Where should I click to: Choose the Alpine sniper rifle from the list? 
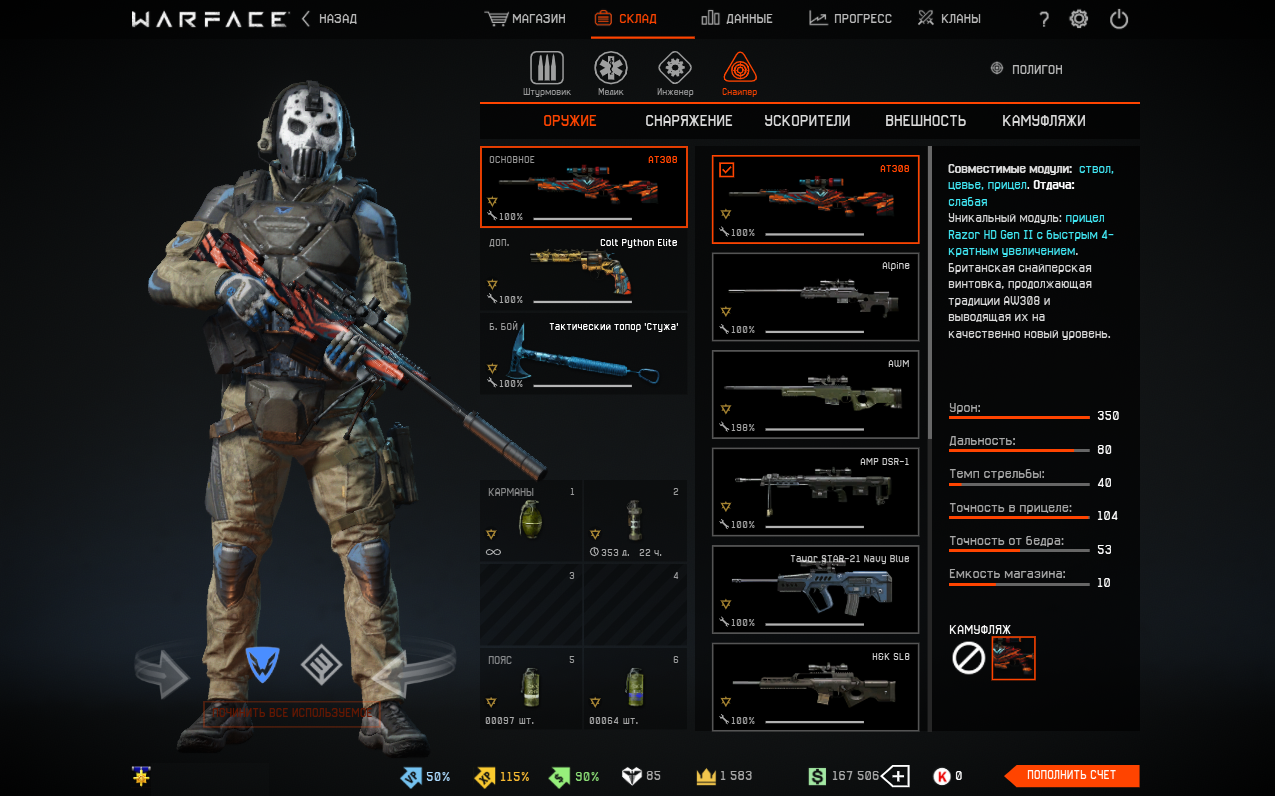815,297
